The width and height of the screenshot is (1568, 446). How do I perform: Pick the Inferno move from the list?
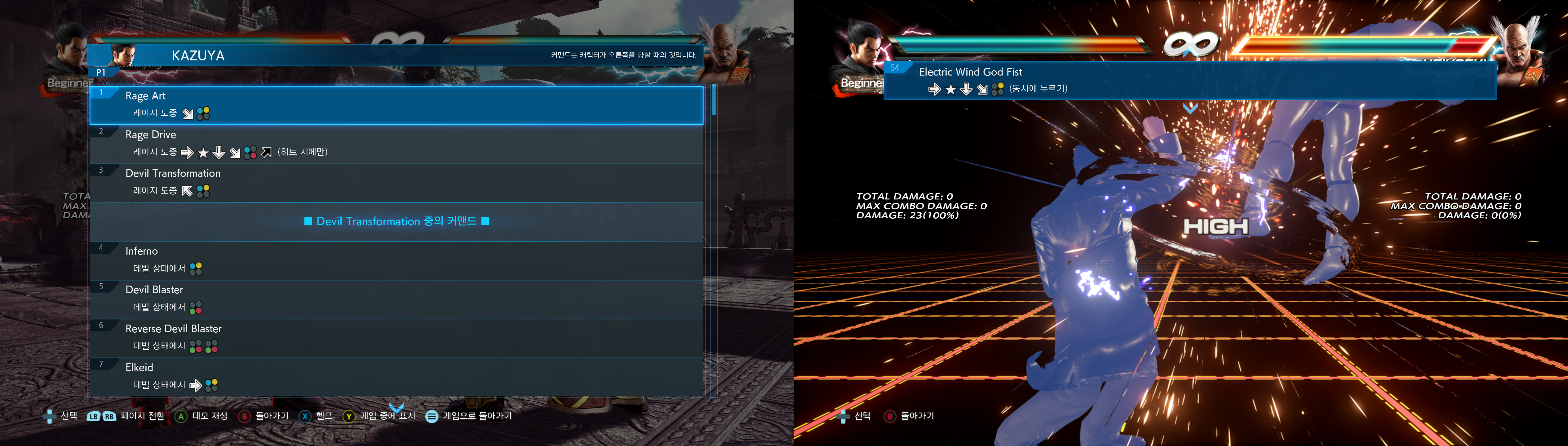[396, 260]
